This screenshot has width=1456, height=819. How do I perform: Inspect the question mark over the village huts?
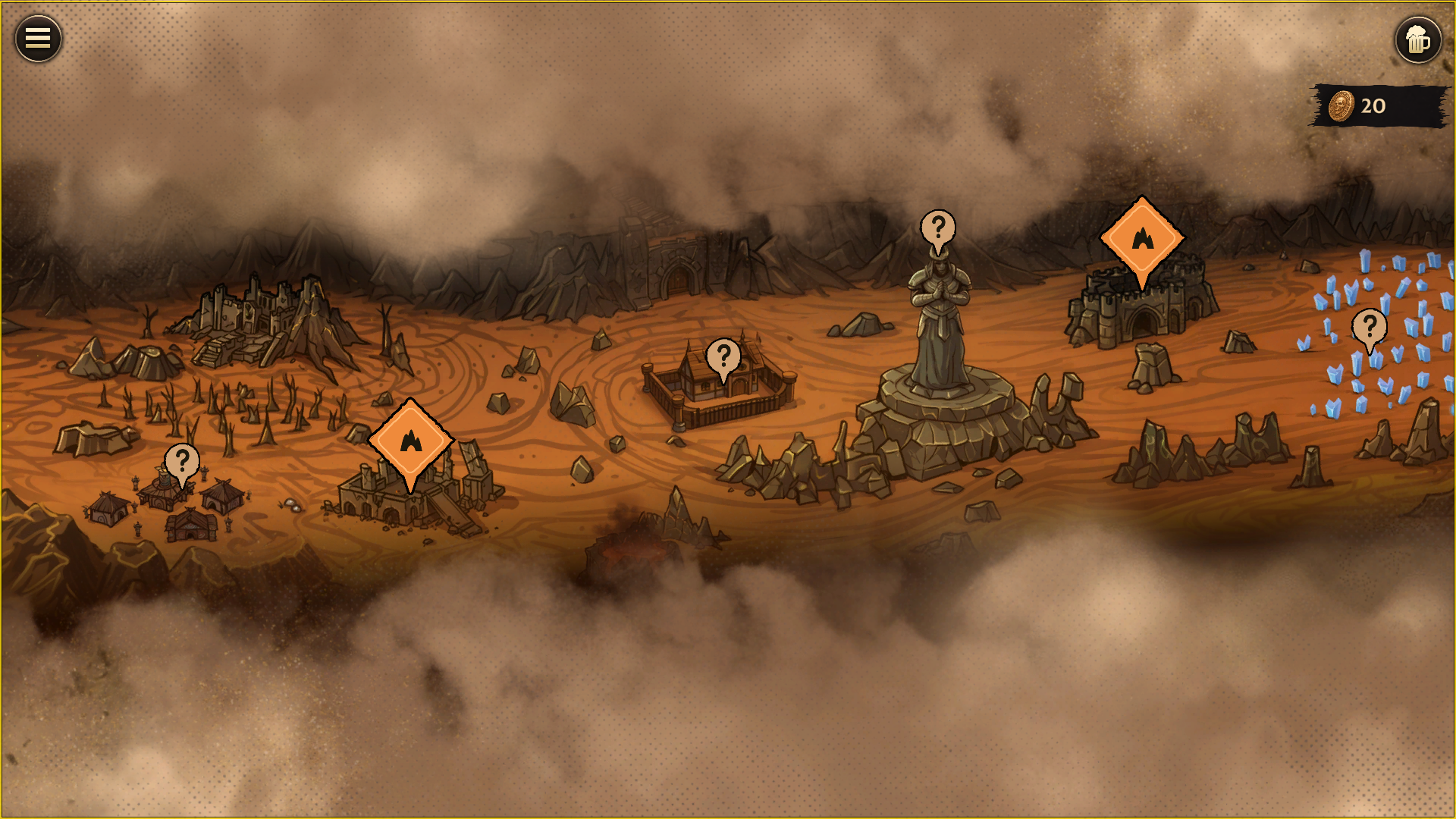click(x=182, y=461)
